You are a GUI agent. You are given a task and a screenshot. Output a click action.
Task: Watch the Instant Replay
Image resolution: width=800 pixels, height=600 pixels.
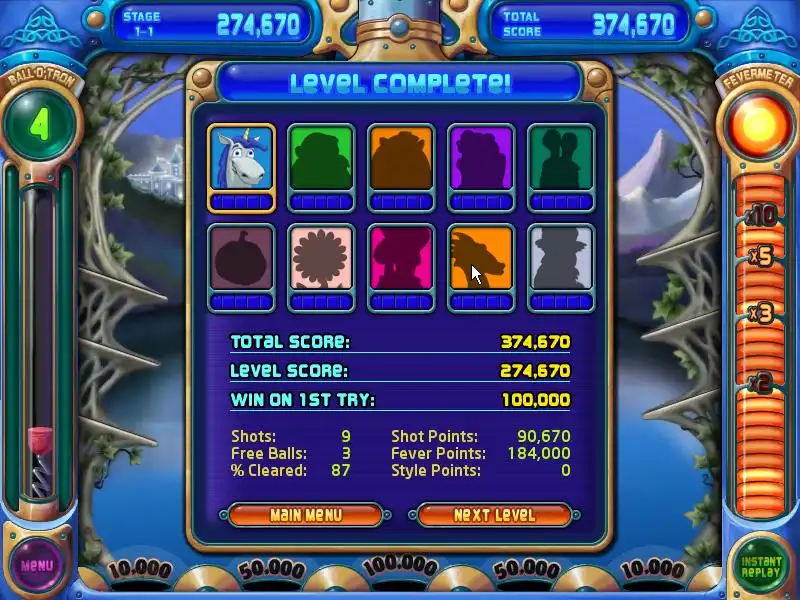point(760,567)
